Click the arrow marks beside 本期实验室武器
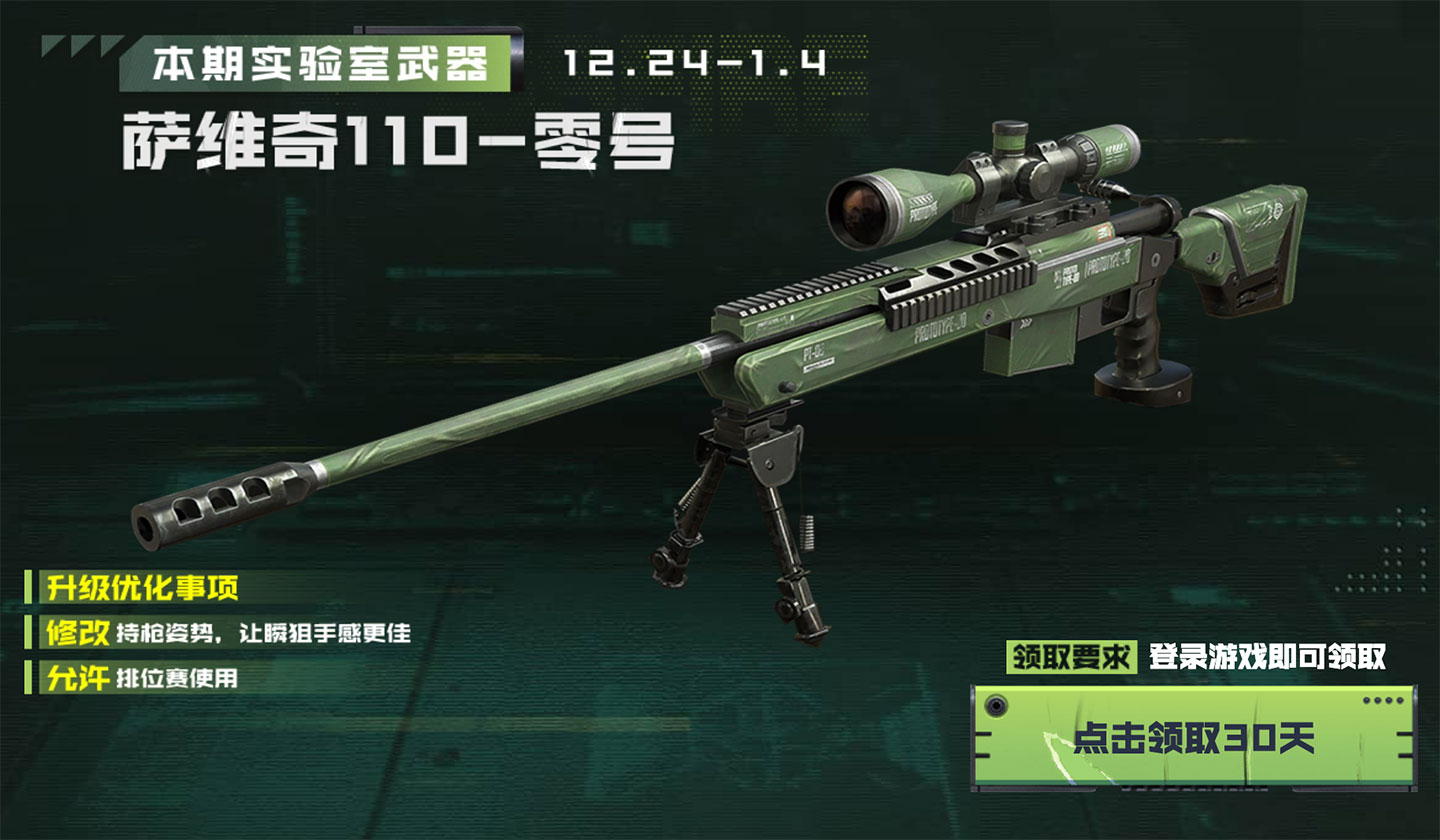Viewport: 1440px width, 840px height. click(80, 48)
